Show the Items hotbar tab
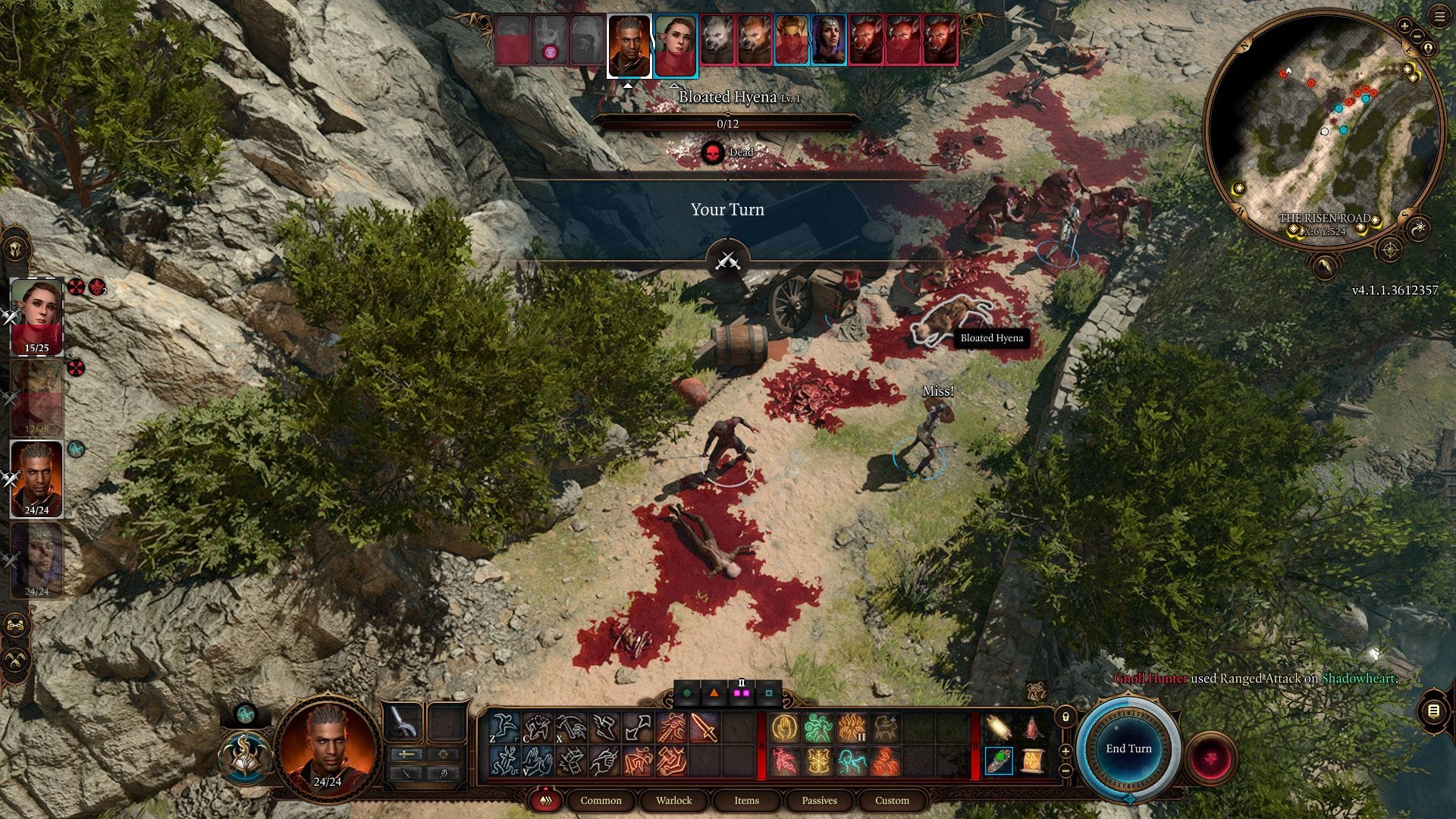The image size is (1456, 819). click(x=746, y=800)
